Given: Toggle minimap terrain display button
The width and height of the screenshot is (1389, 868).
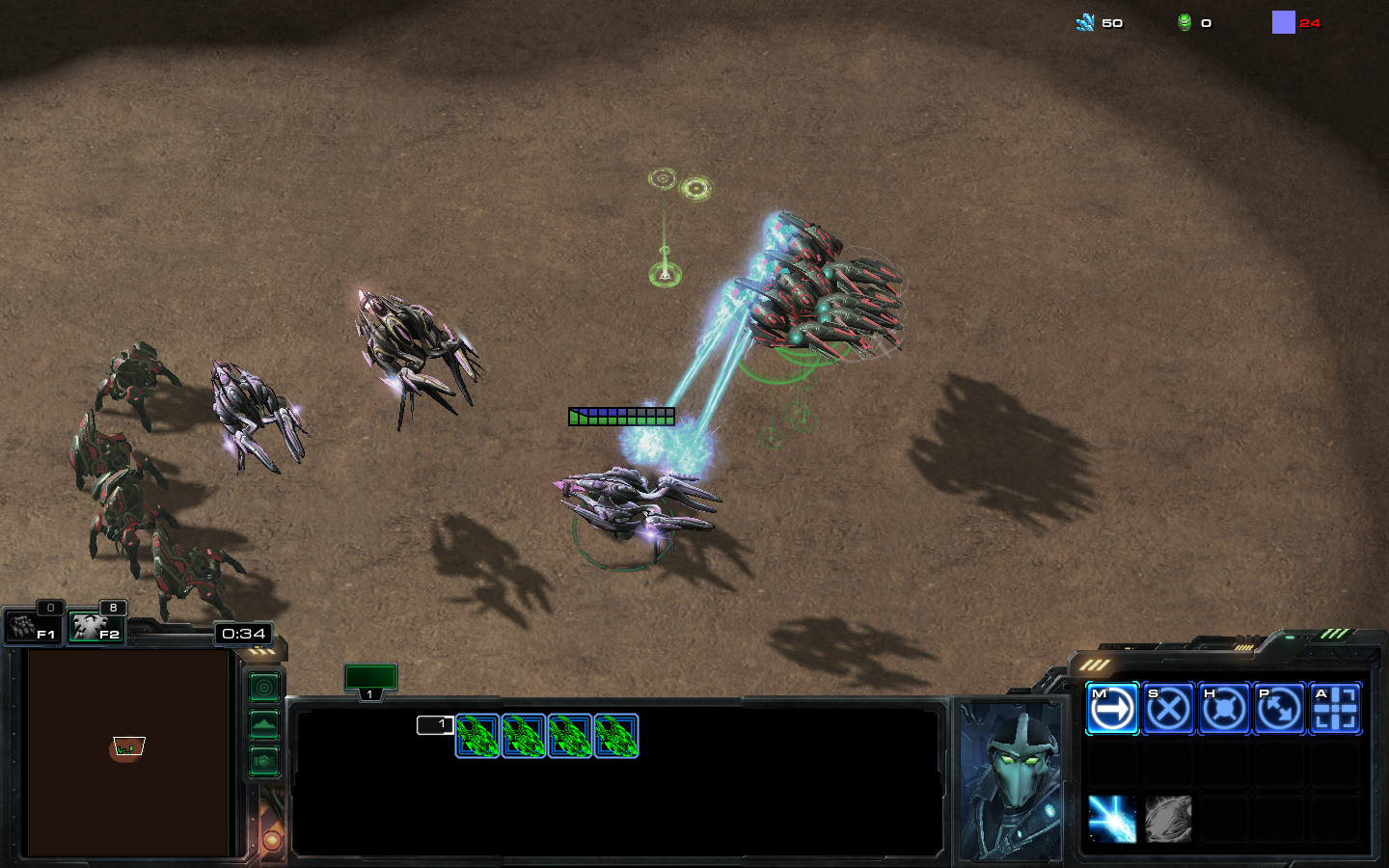Looking at the screenshot, I should pyautogui.click(x=264, y=724).
